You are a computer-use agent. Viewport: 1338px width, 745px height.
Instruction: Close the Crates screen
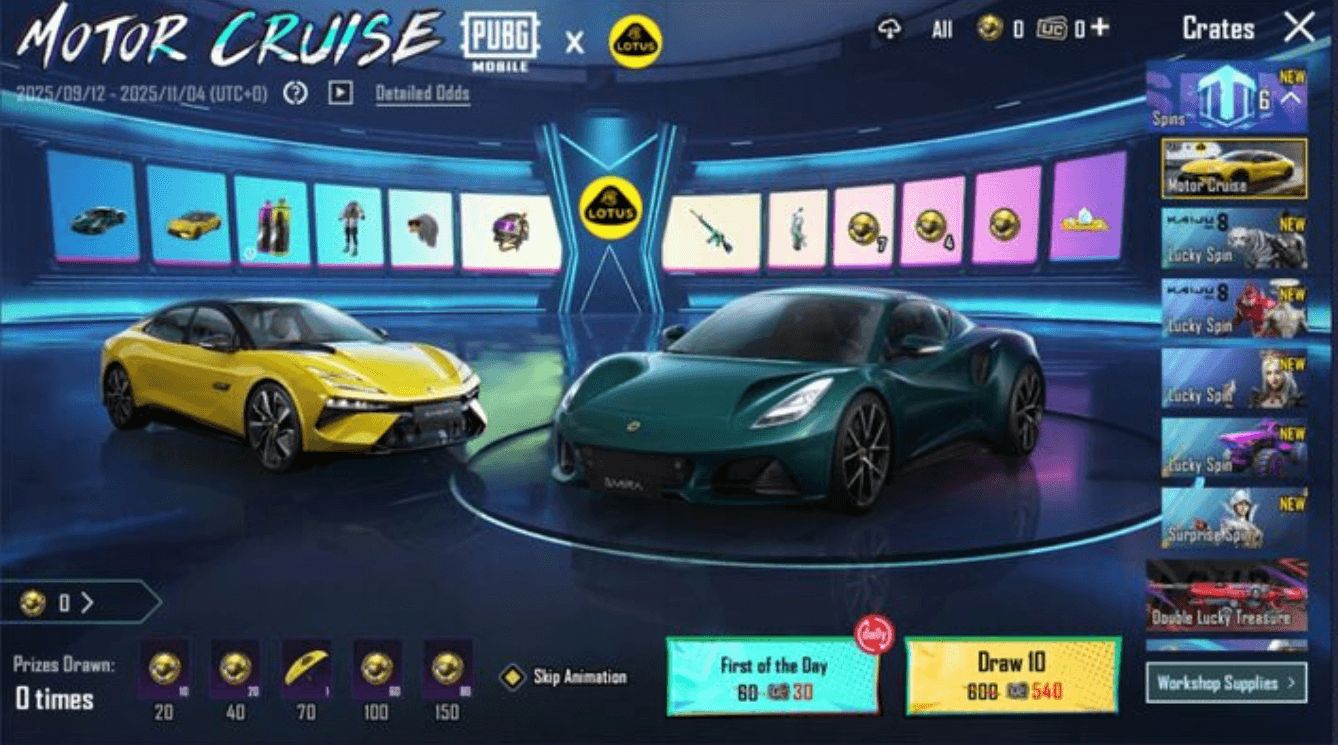[1298, 28]
